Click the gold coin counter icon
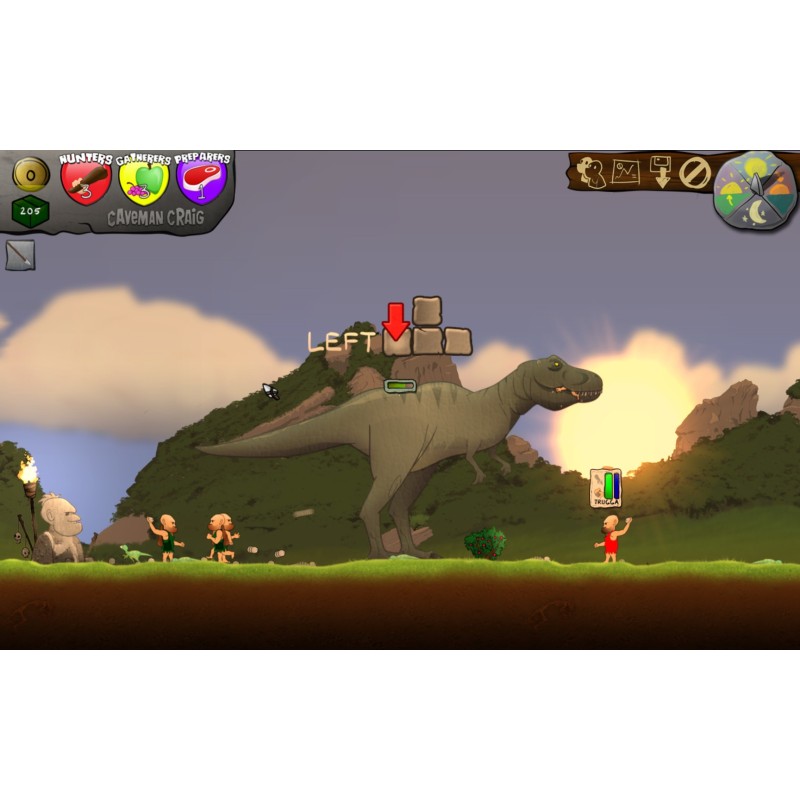The image size is (800, 800). 31,175
